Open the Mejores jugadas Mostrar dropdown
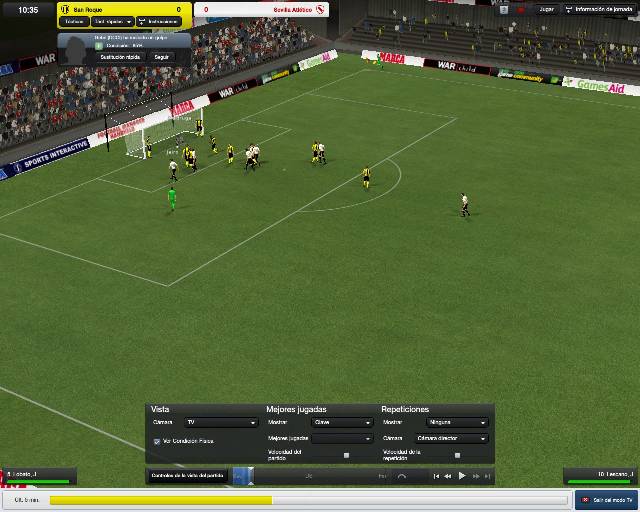640x512 pixels. 342,423
